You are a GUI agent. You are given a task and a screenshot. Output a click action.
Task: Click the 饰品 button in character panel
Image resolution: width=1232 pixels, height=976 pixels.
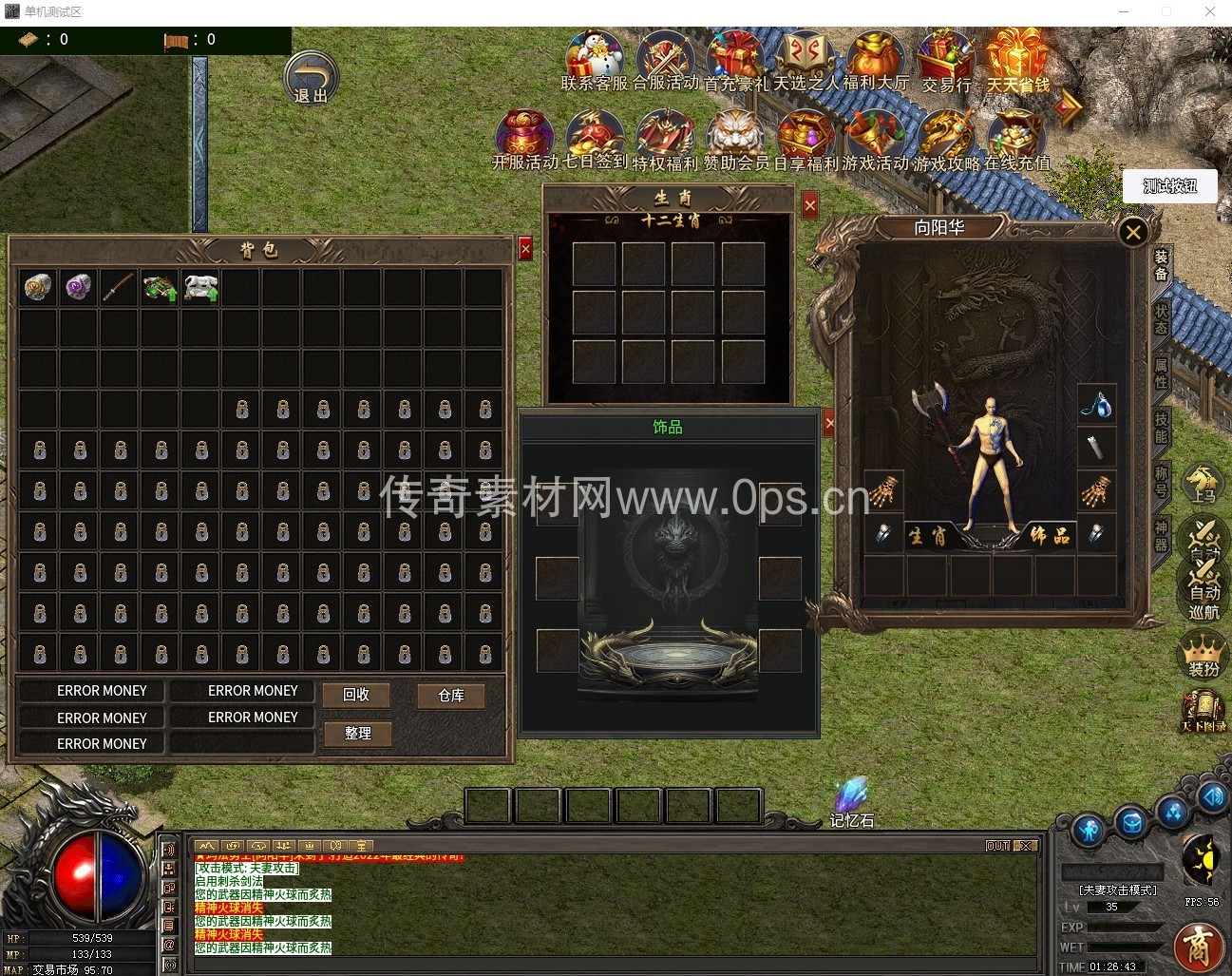1050,536
